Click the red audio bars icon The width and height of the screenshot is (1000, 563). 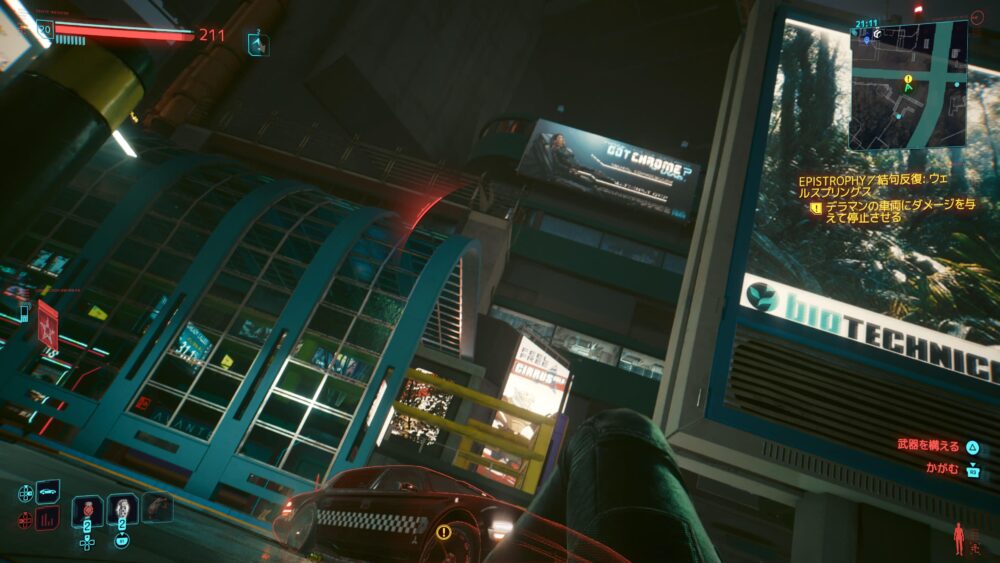pyautogui.click(x=47, y=518)
